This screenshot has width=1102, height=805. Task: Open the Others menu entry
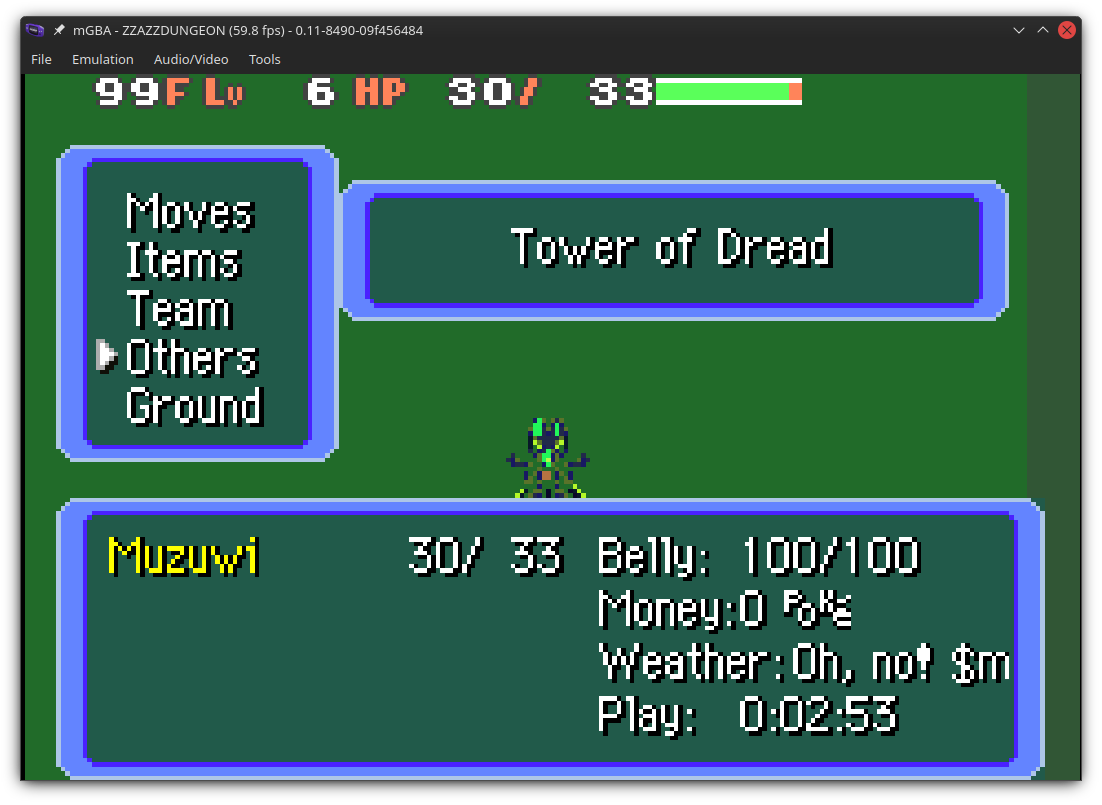coord(192,357)
